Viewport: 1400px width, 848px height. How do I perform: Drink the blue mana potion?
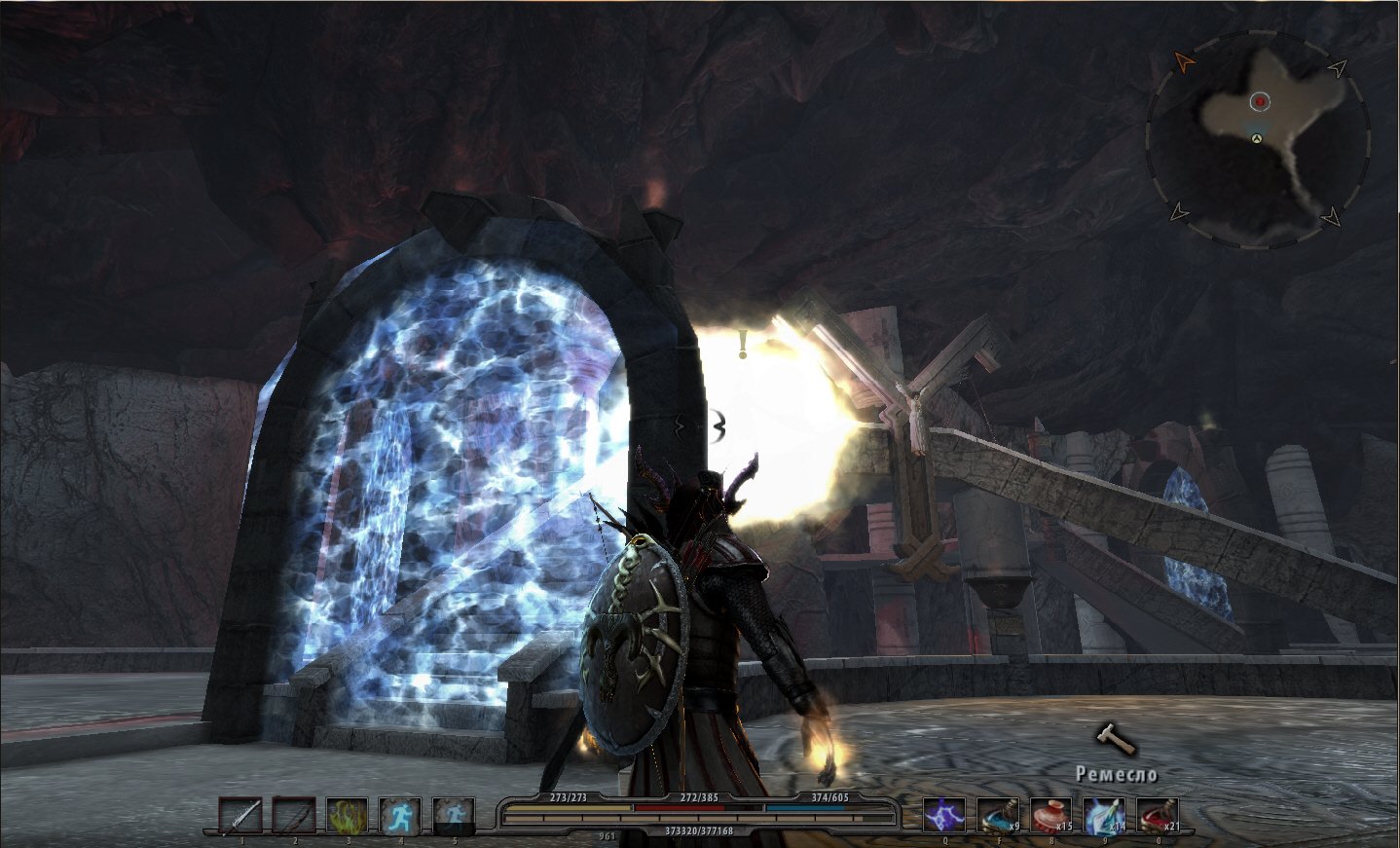pyautogui.click(x=998, y=816)
